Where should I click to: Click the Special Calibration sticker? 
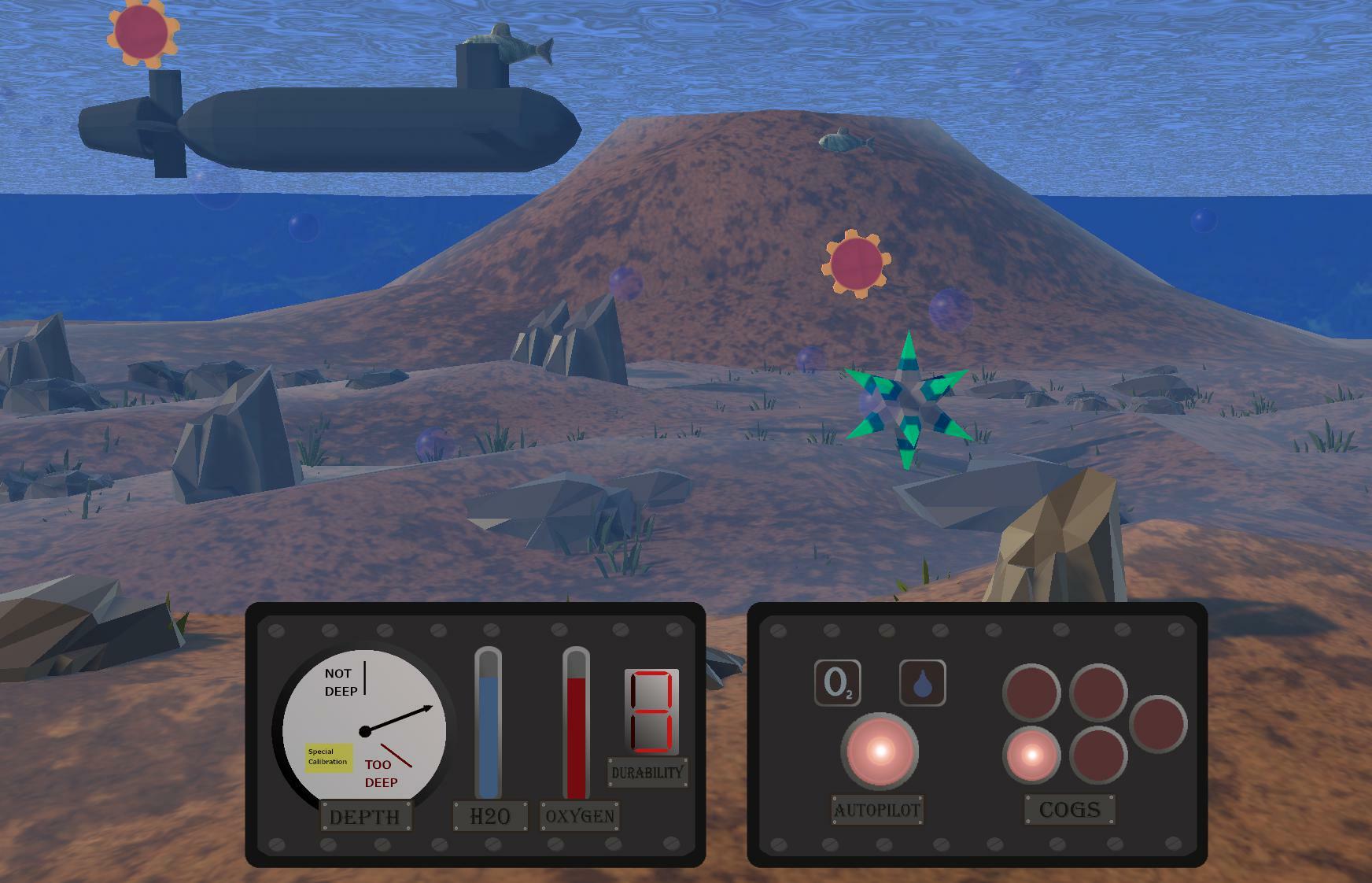point(328,759)
